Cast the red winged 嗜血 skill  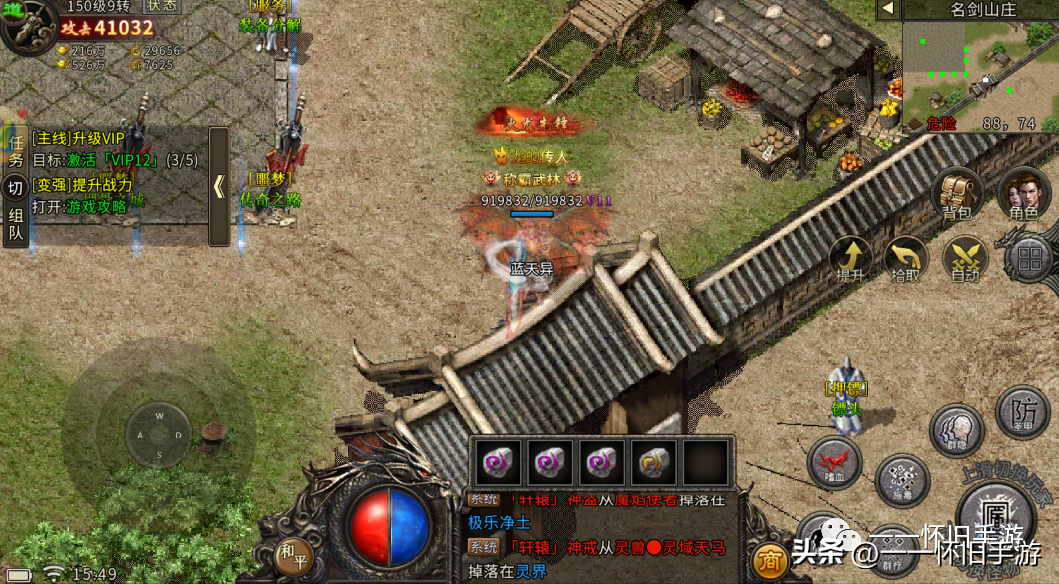834,463
